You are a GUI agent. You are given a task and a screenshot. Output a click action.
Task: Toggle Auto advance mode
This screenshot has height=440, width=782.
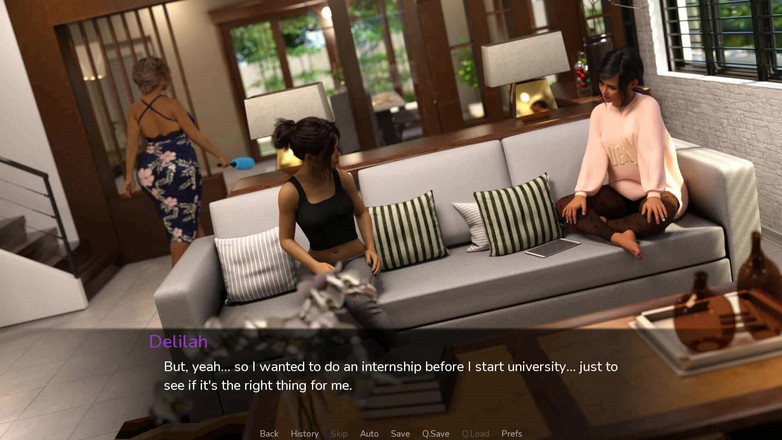pos(369,434)
